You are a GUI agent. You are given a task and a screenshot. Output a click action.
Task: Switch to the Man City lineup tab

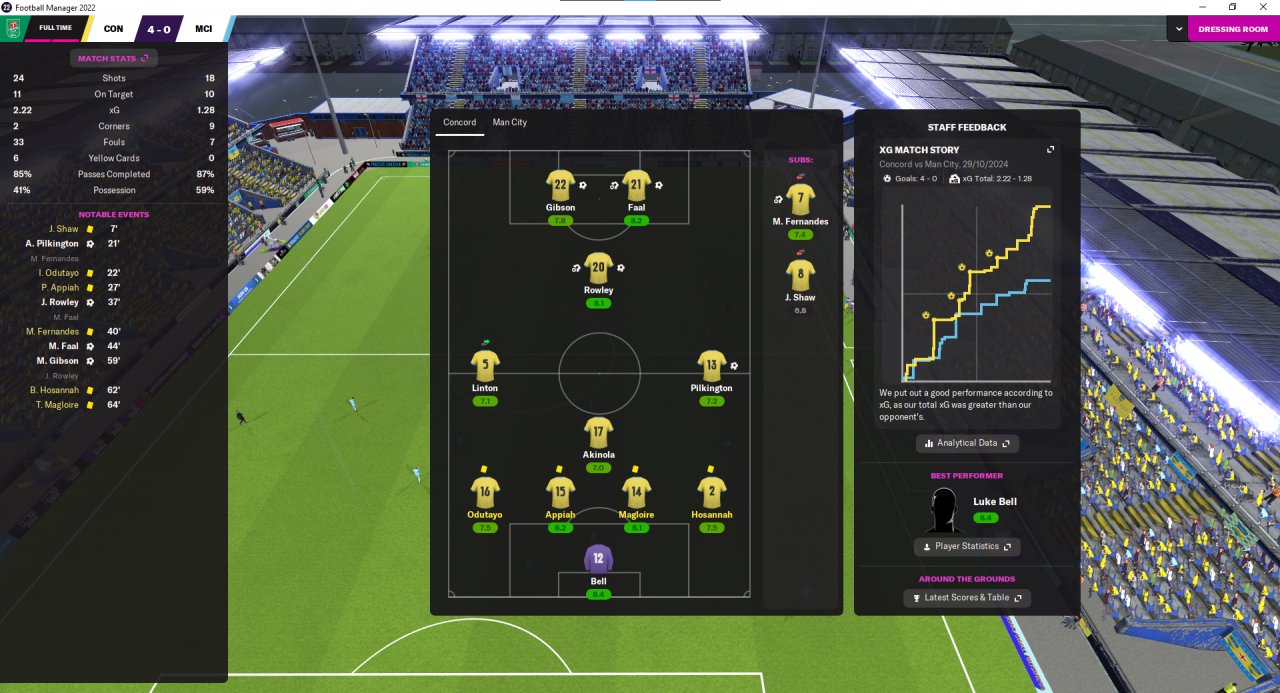[x=509, y=122]
